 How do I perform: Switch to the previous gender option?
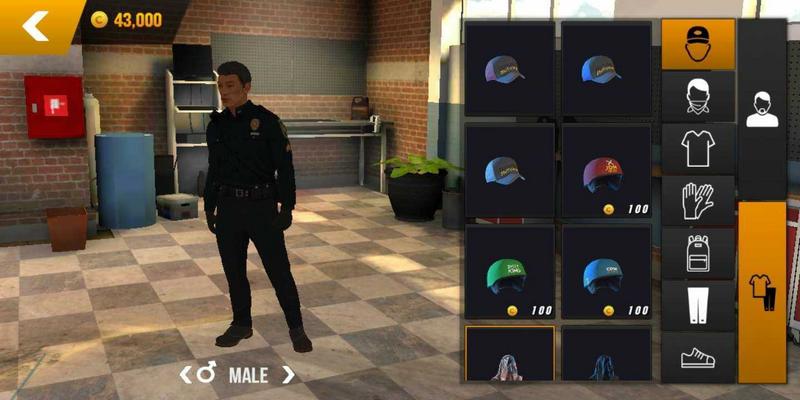pyautogui.click(x=184, y=375)
